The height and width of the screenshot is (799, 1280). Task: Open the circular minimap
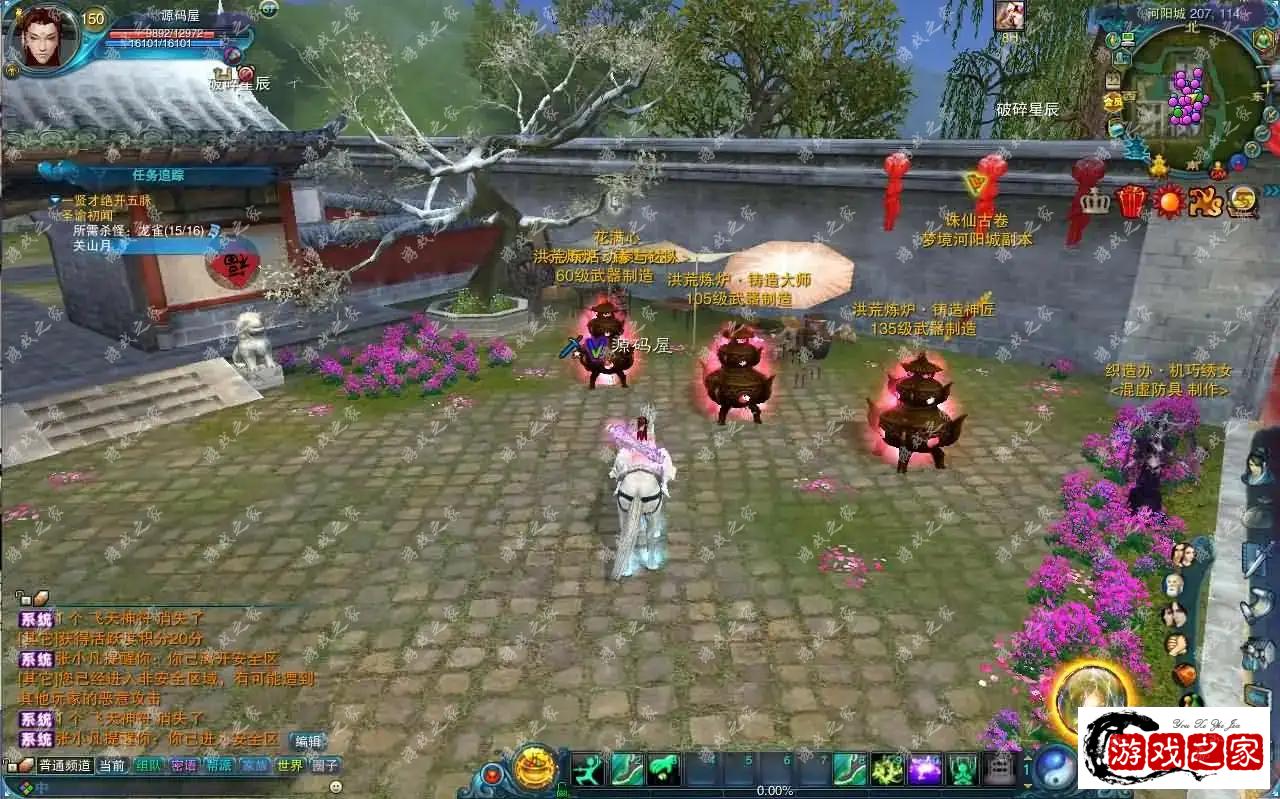point(1189,92)
